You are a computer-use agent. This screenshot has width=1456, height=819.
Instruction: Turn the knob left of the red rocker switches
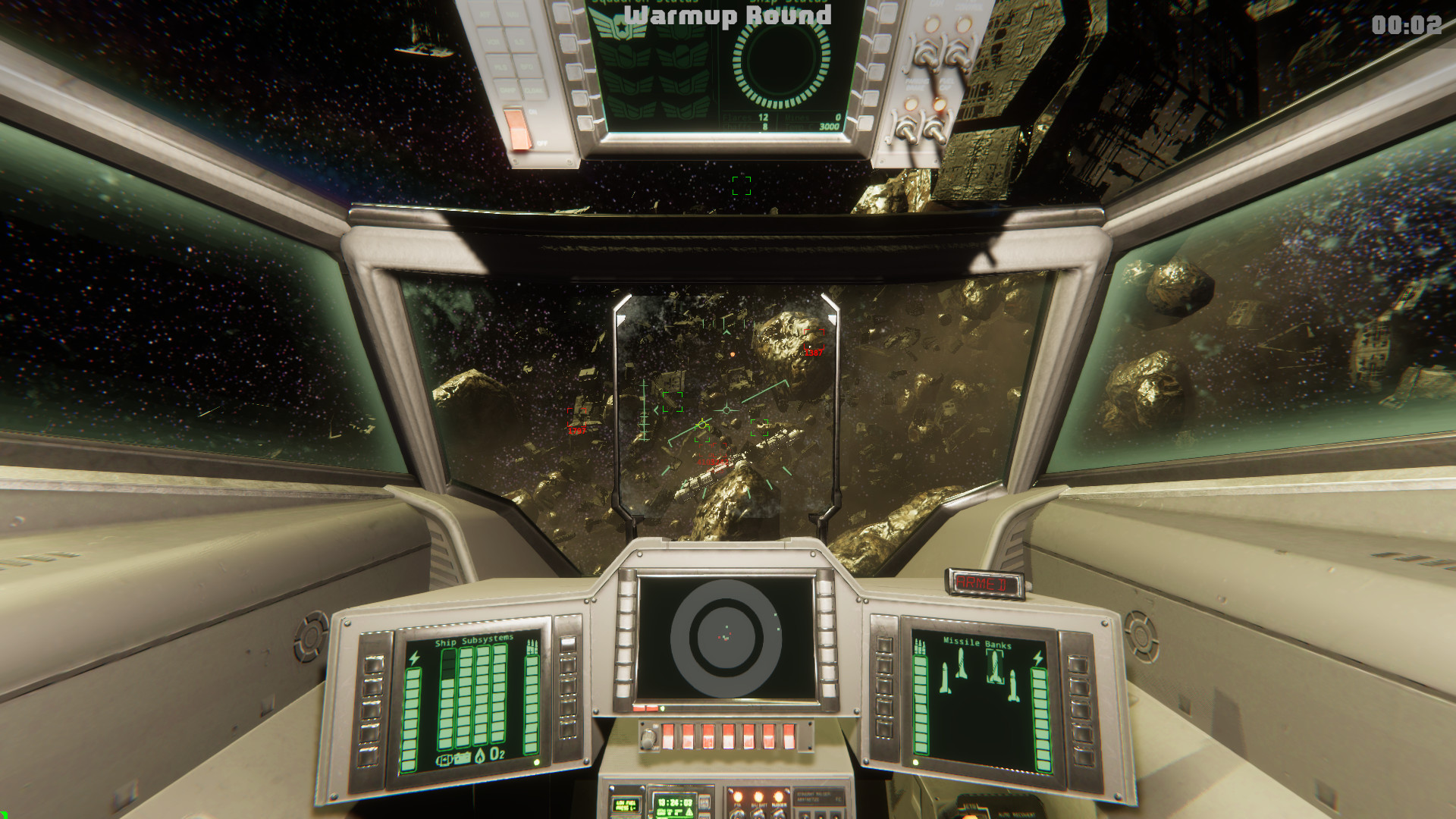[648, 739]
